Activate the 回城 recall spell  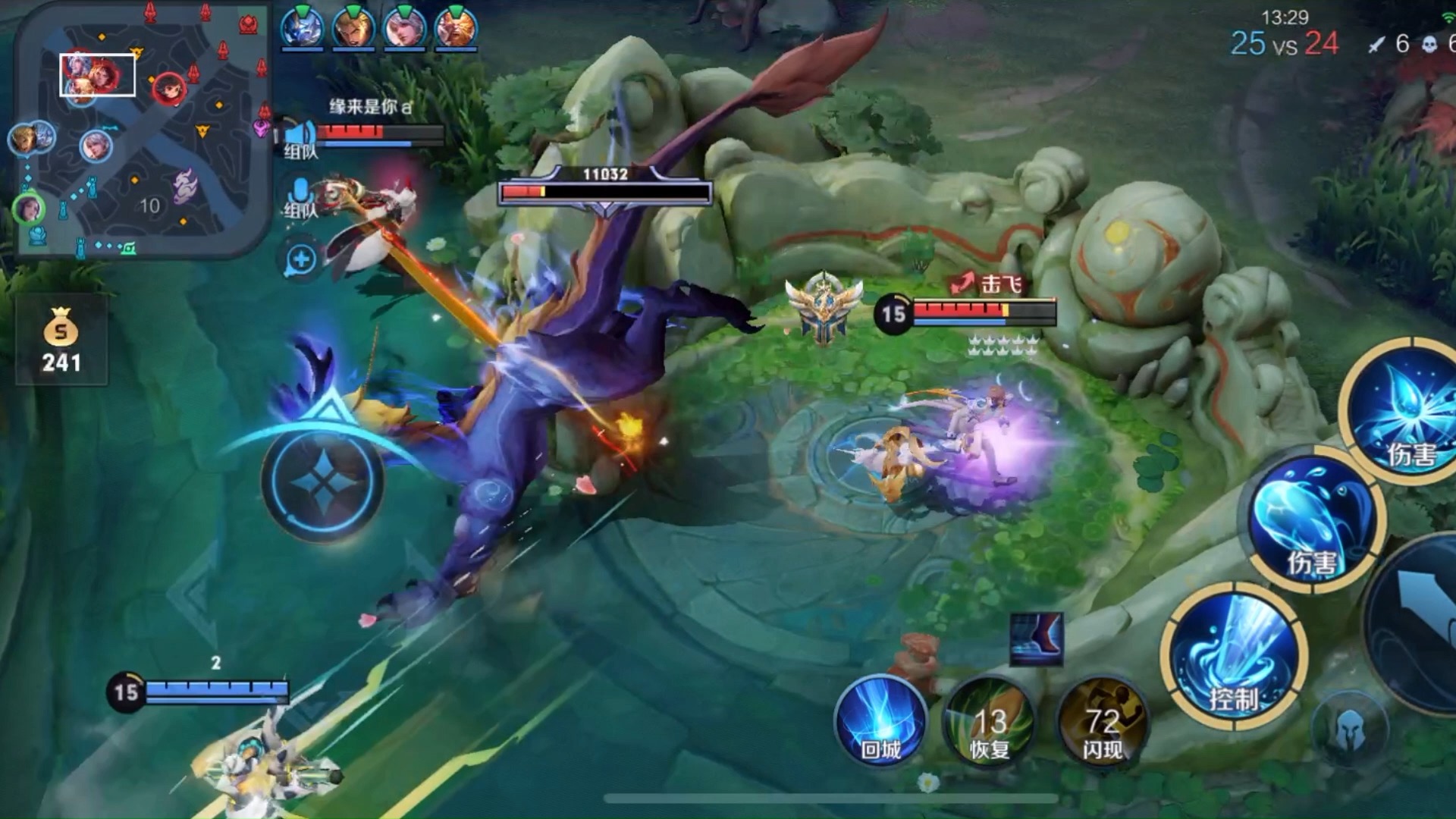click(880, 720)
